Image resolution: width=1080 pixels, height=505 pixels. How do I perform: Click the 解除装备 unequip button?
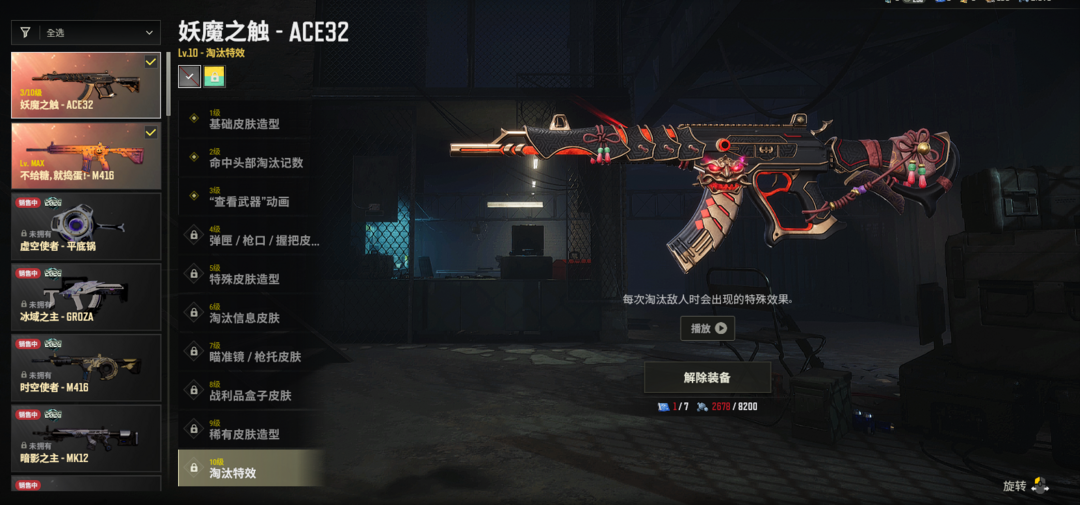click(x=707, y=378)
